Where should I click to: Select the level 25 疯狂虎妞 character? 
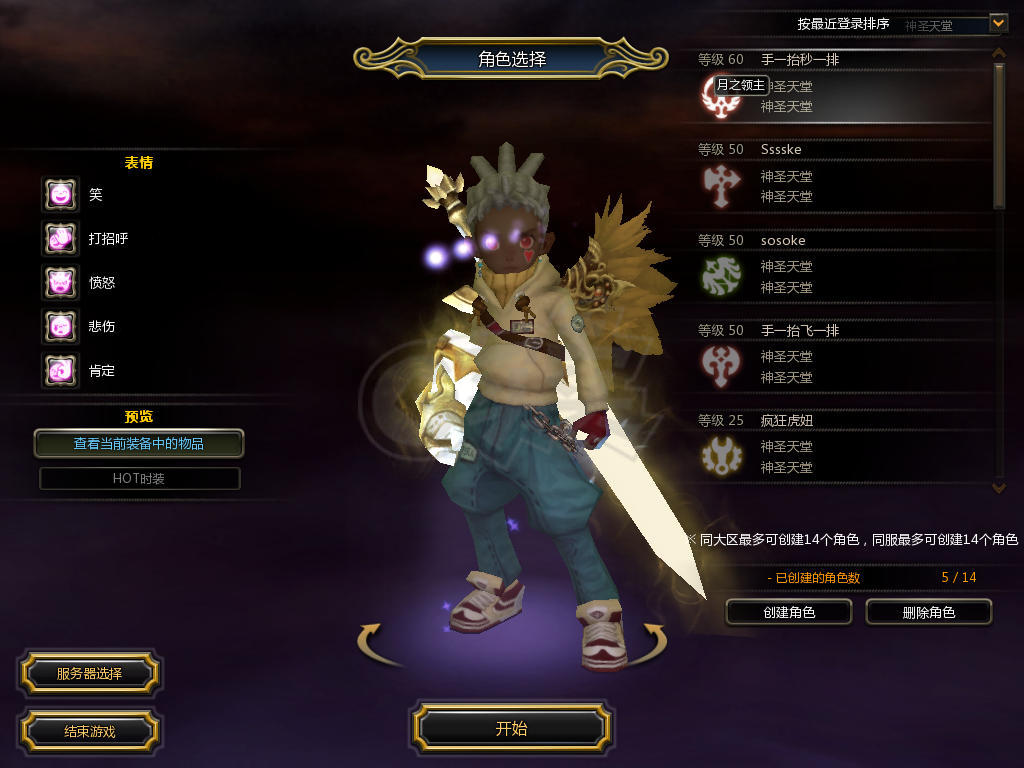[840, 448]
